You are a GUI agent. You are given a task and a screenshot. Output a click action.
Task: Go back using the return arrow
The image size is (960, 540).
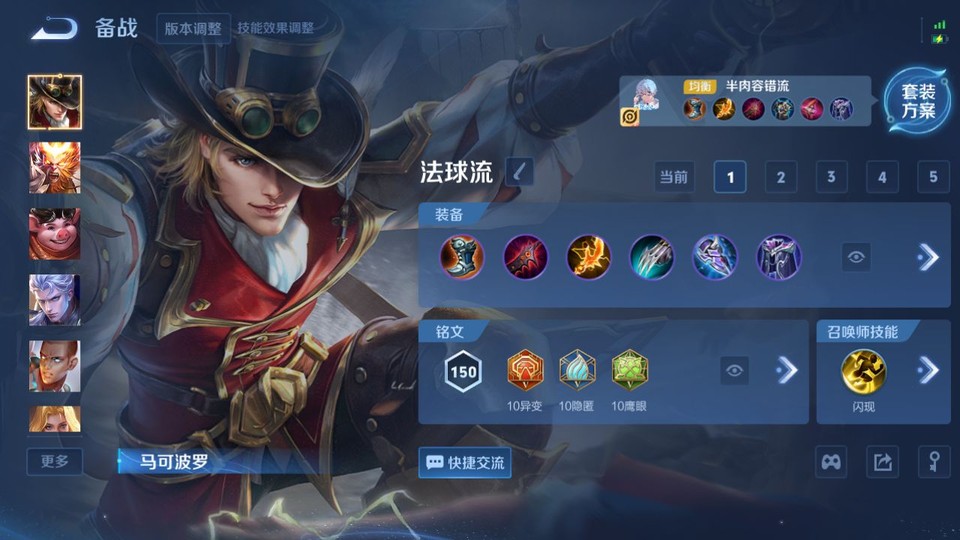click(54, 29)
